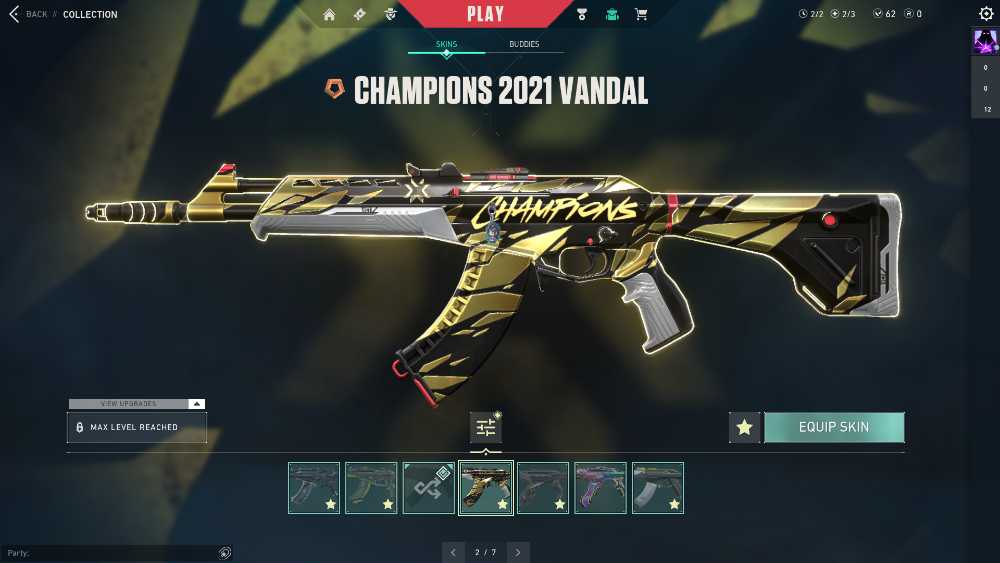Viewport: 1000px width, 563px height.
Task: Choose the purple and pink Vandal thumbnail
Action: (x=601, y=488)
